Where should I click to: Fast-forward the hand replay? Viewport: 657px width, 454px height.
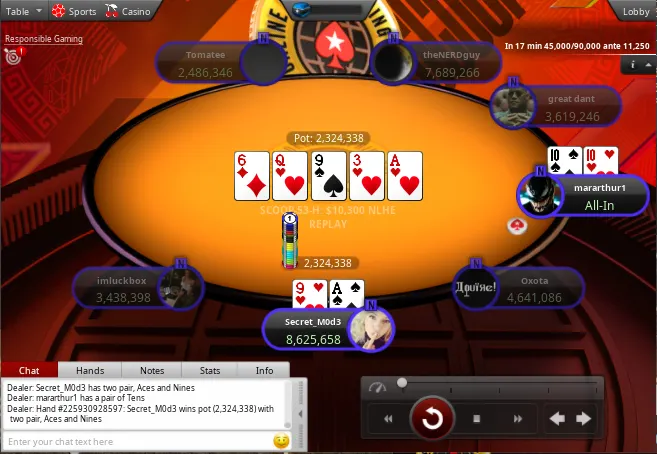(x=518, y=419)
